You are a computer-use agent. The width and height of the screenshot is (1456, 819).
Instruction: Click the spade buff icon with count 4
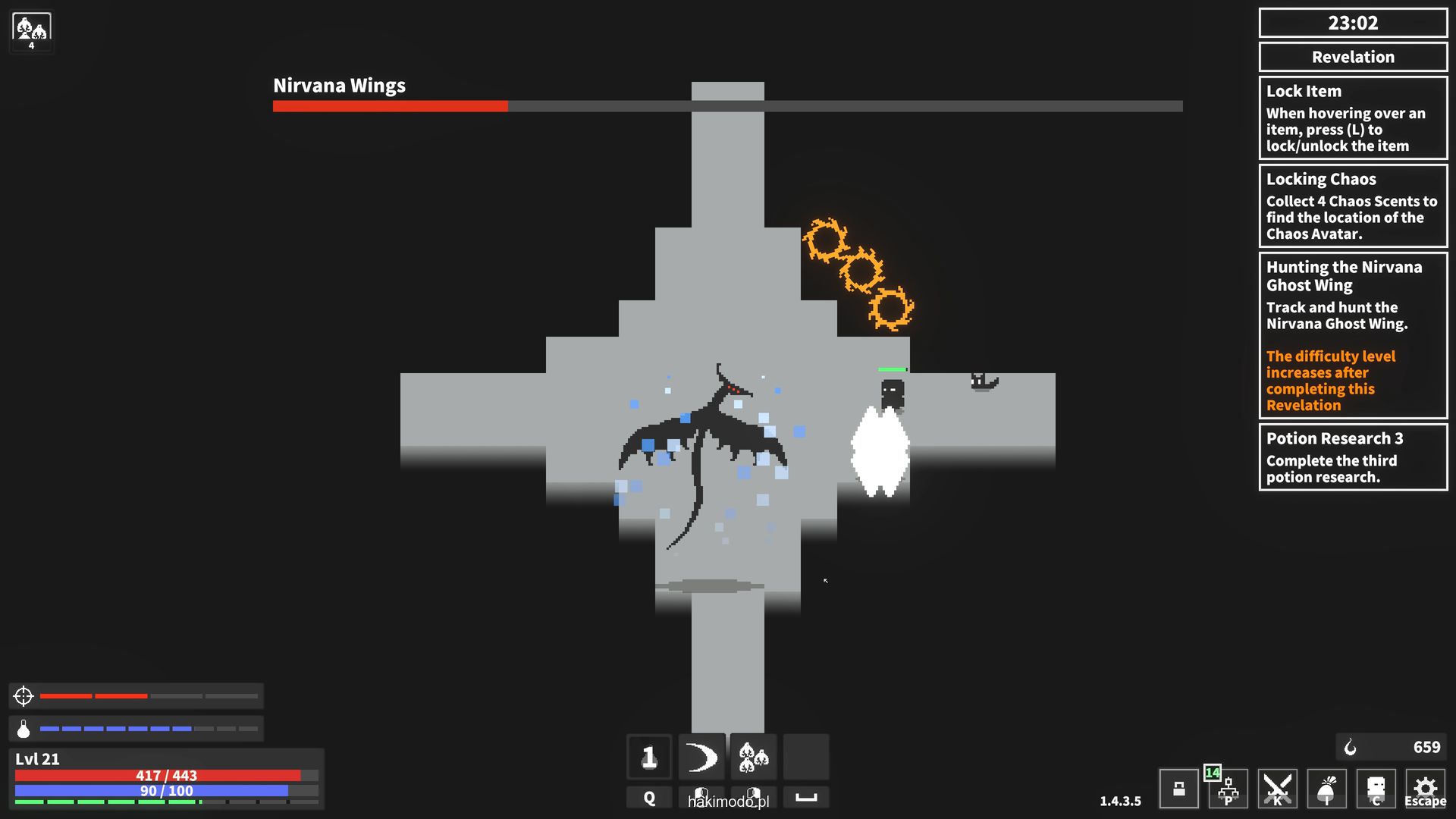[x=31, y=32]
